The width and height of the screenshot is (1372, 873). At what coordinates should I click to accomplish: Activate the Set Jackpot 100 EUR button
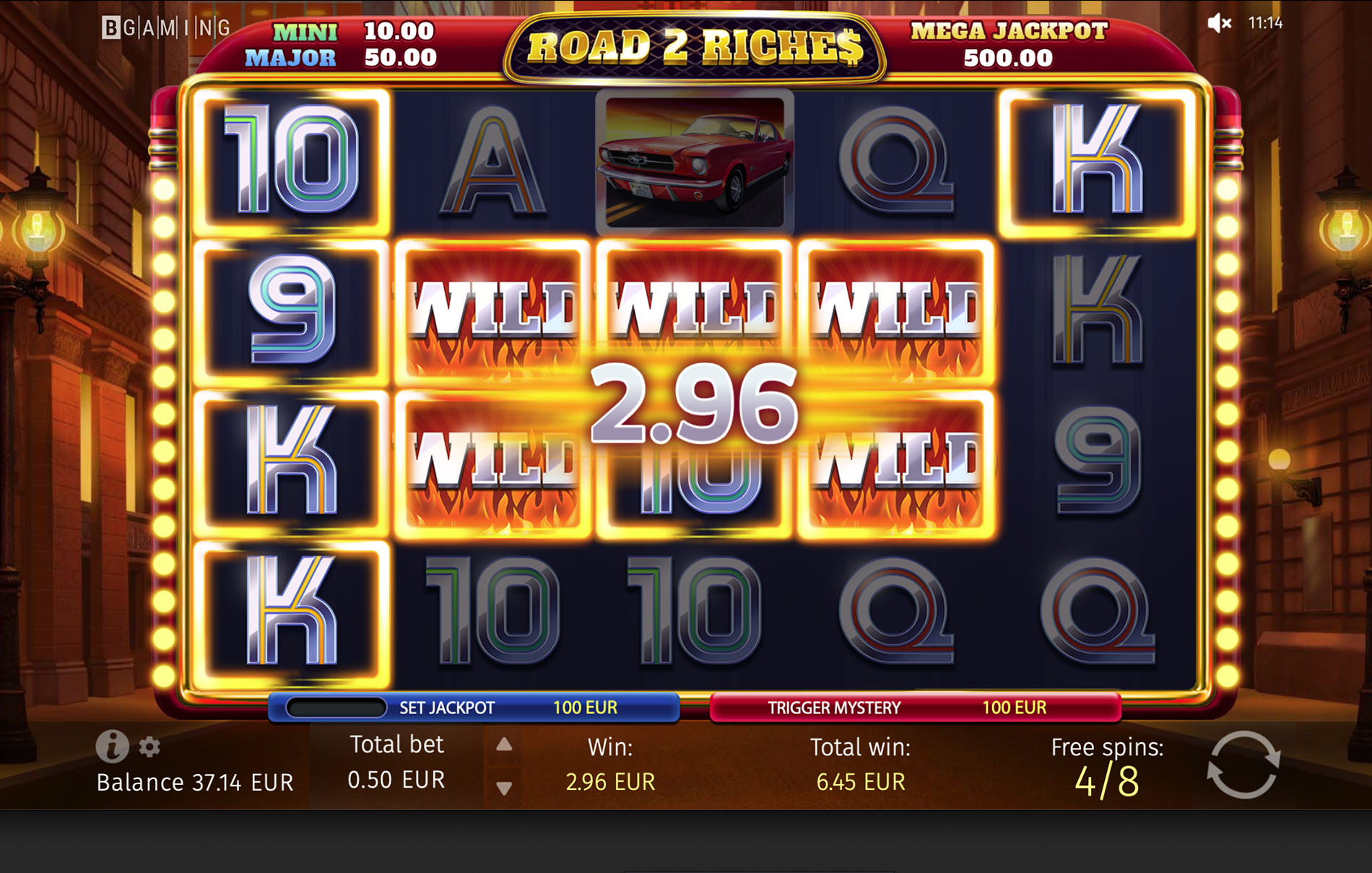tap(474, 708)
